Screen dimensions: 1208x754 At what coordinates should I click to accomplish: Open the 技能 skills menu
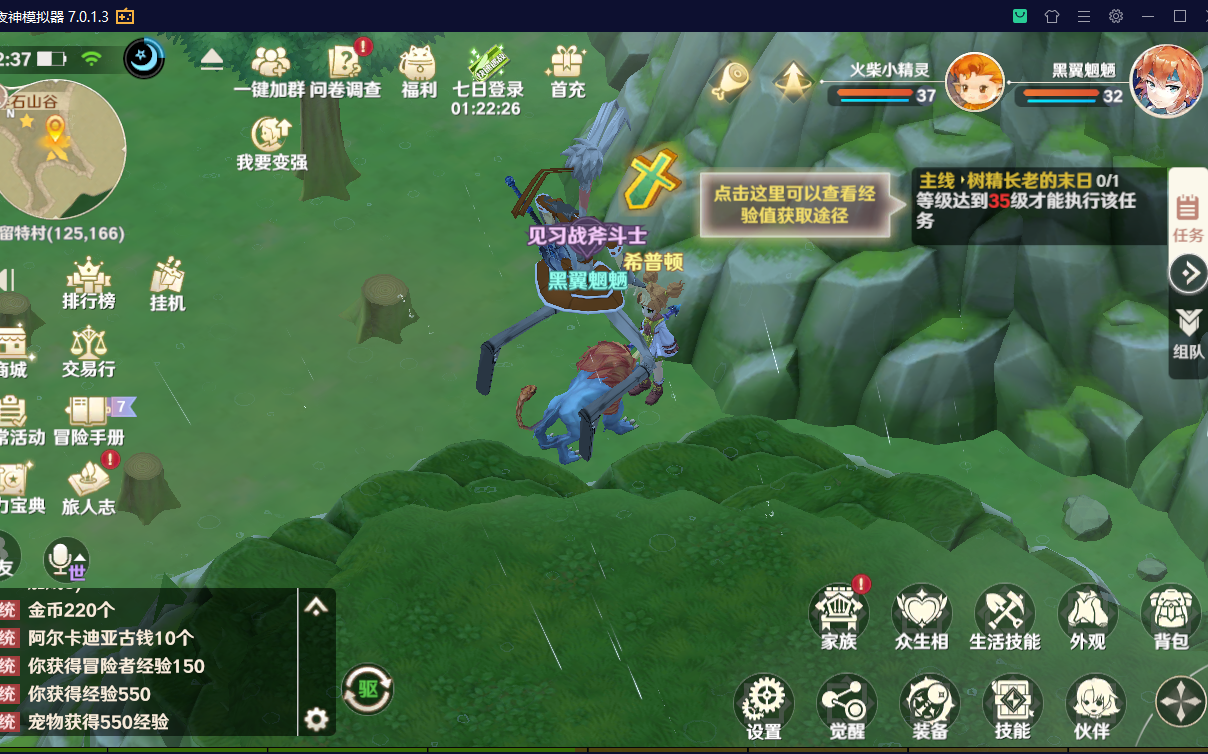pyautogui.click(x=1012, y=706)
